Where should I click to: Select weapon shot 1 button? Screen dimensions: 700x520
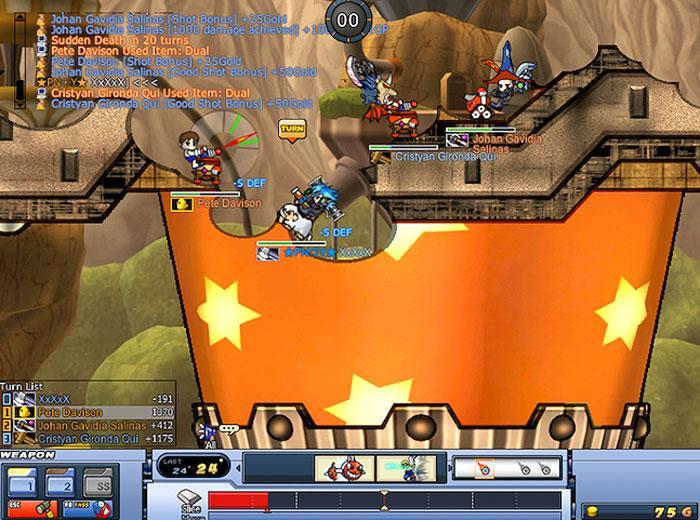tap(22, 481)
